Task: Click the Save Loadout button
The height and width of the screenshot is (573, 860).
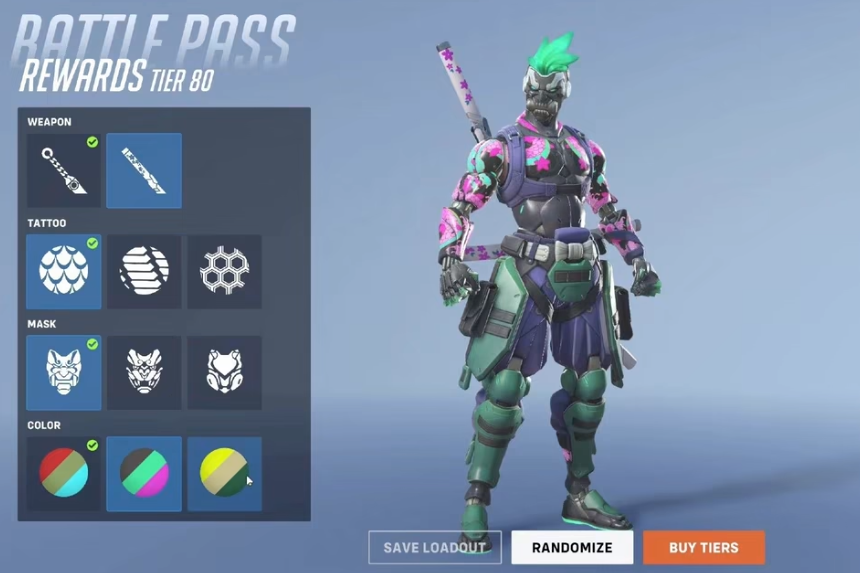Action: (x=435, y=547)
